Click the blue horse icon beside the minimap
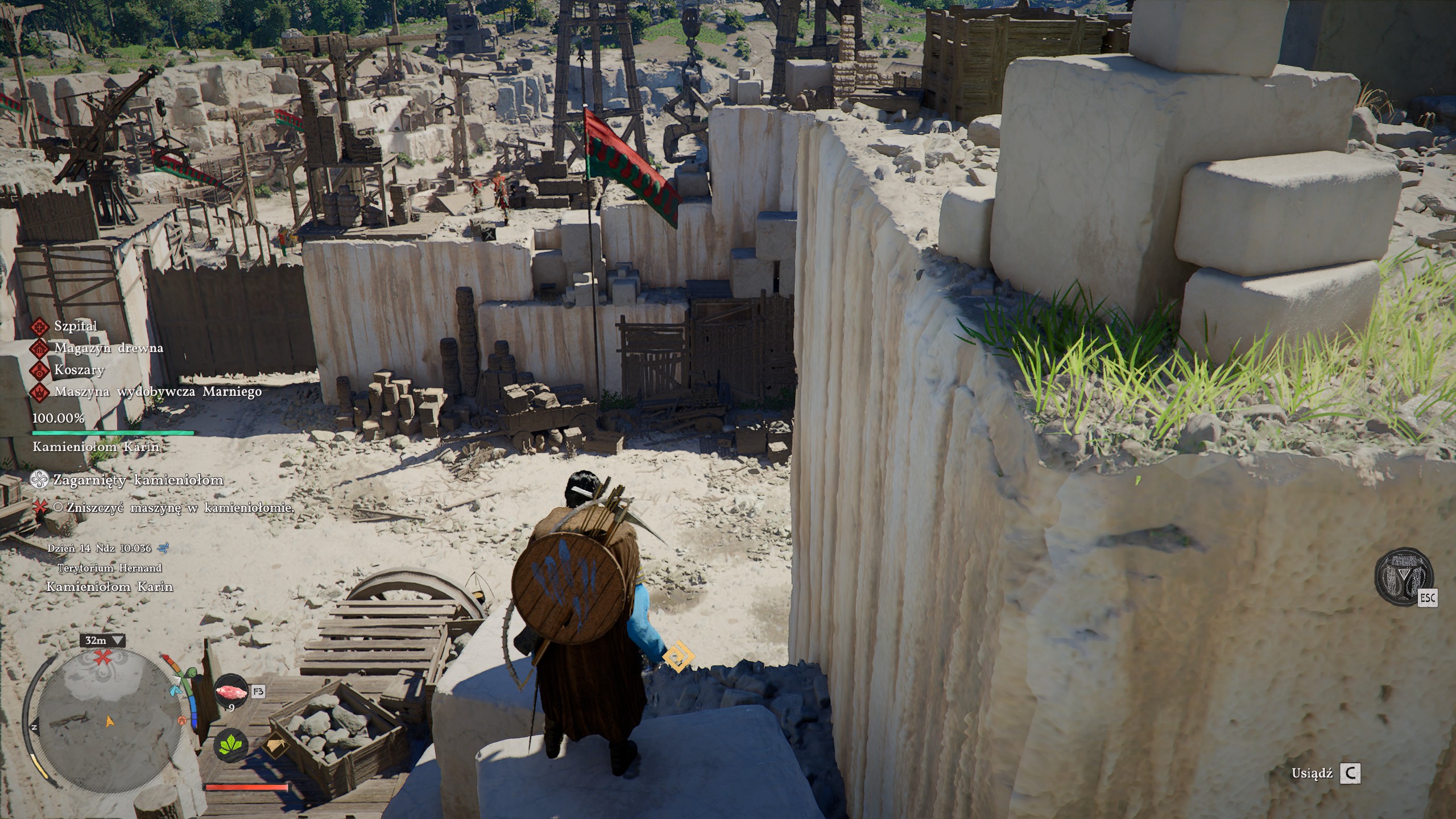 pos(175,690)
